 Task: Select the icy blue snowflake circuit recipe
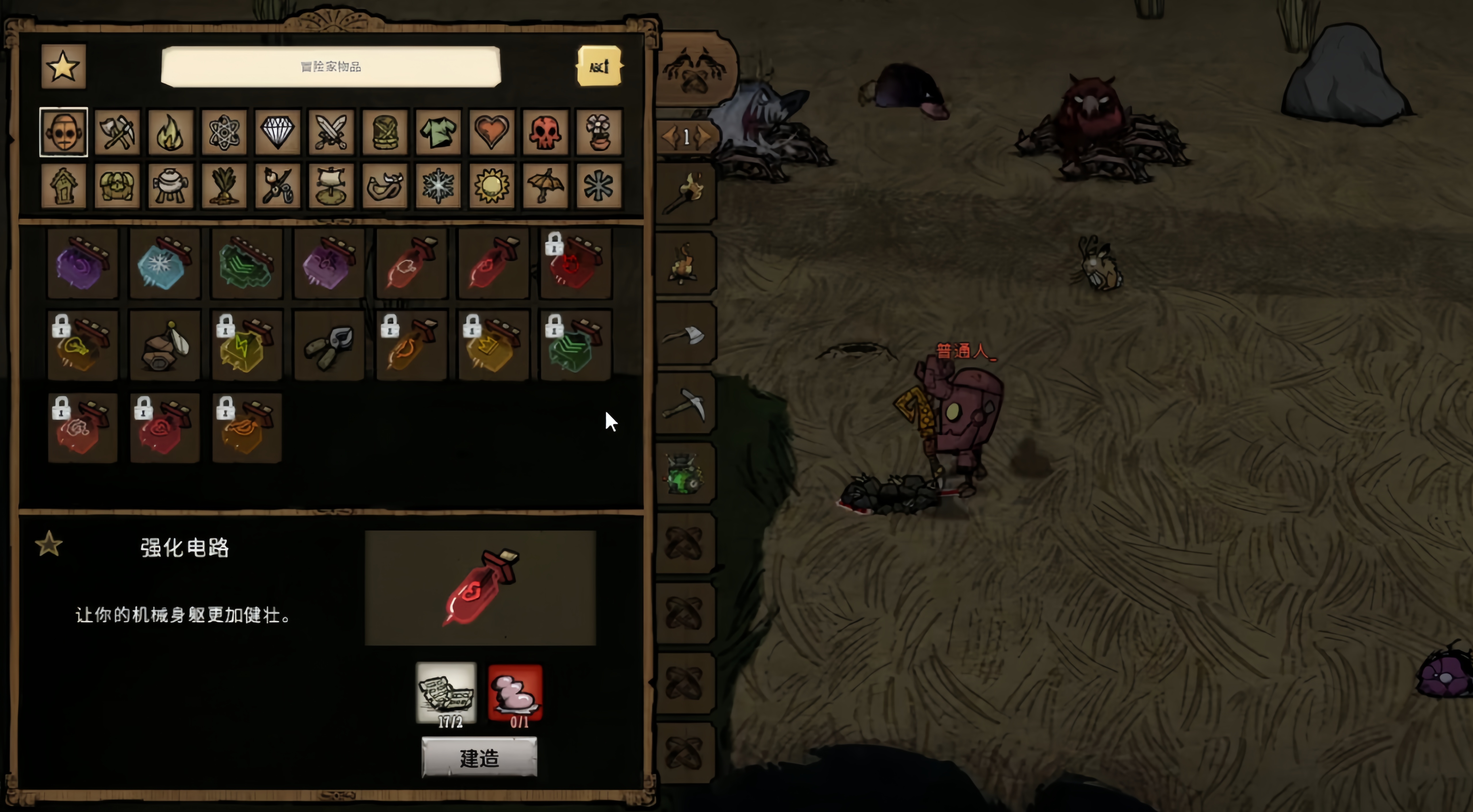(165, 264)
